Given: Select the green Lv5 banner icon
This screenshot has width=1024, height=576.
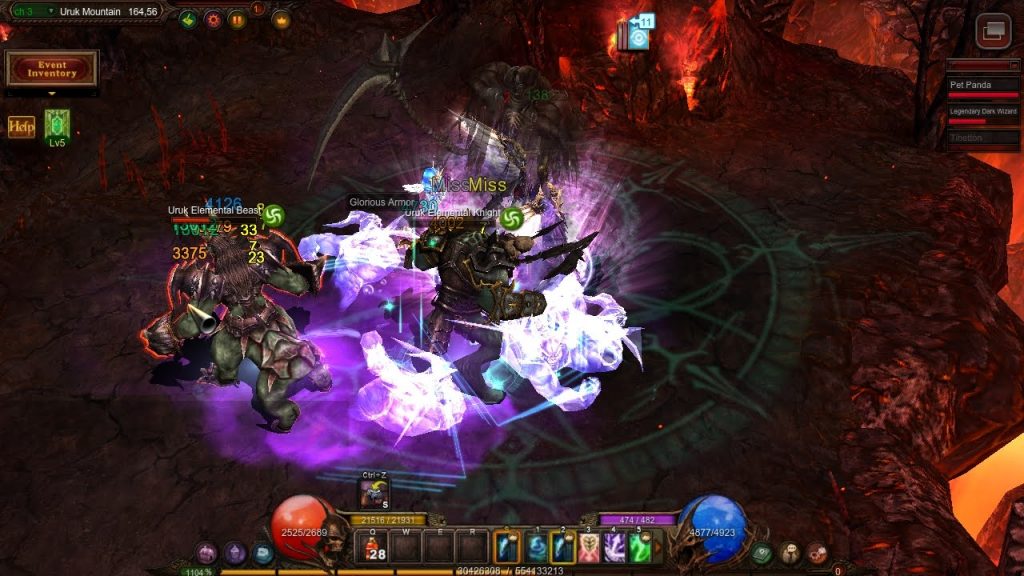Looking at the screenshot, I should tap(57, 126).
